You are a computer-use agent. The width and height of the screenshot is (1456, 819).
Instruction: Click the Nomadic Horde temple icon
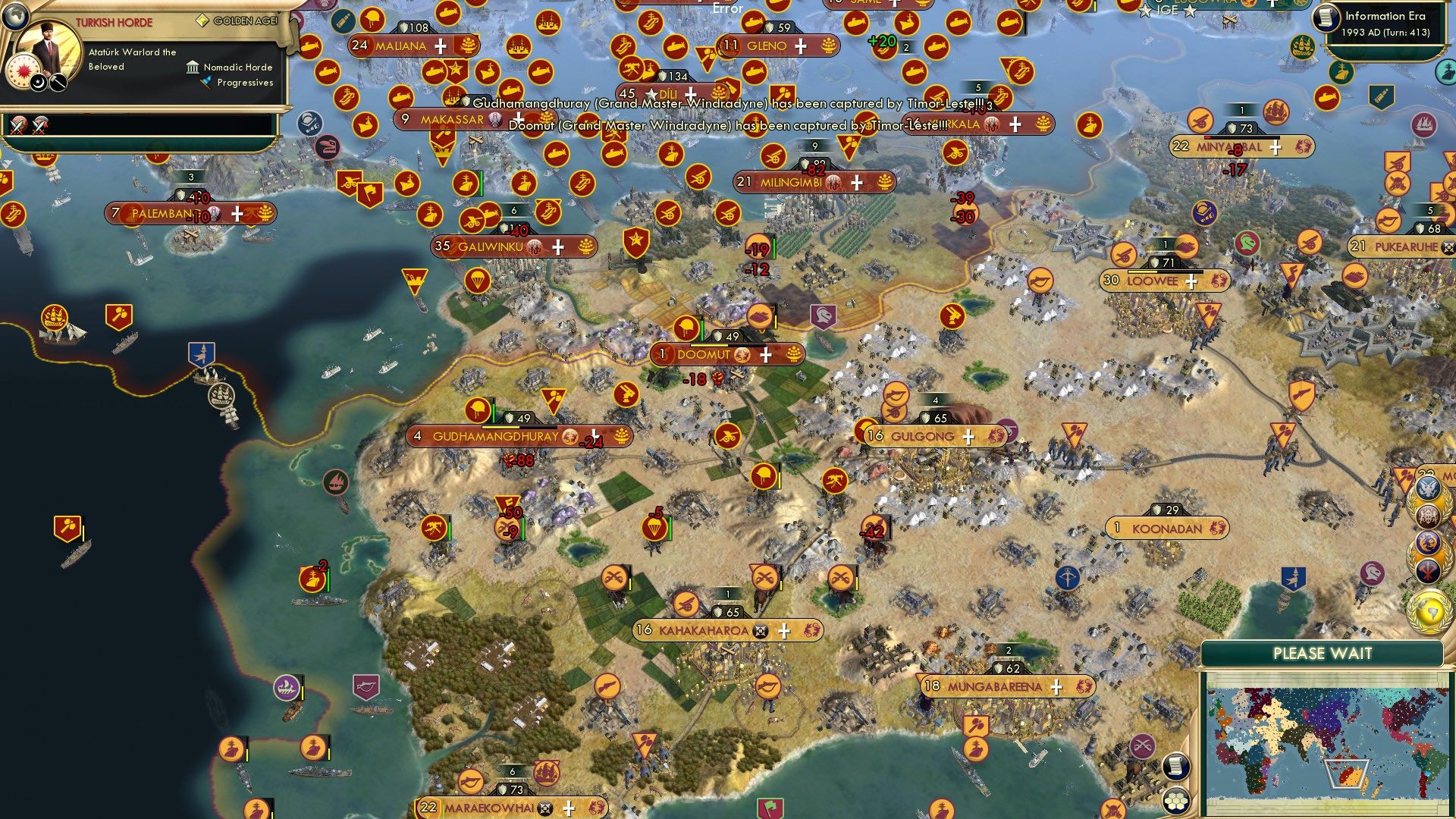[193, 68]
